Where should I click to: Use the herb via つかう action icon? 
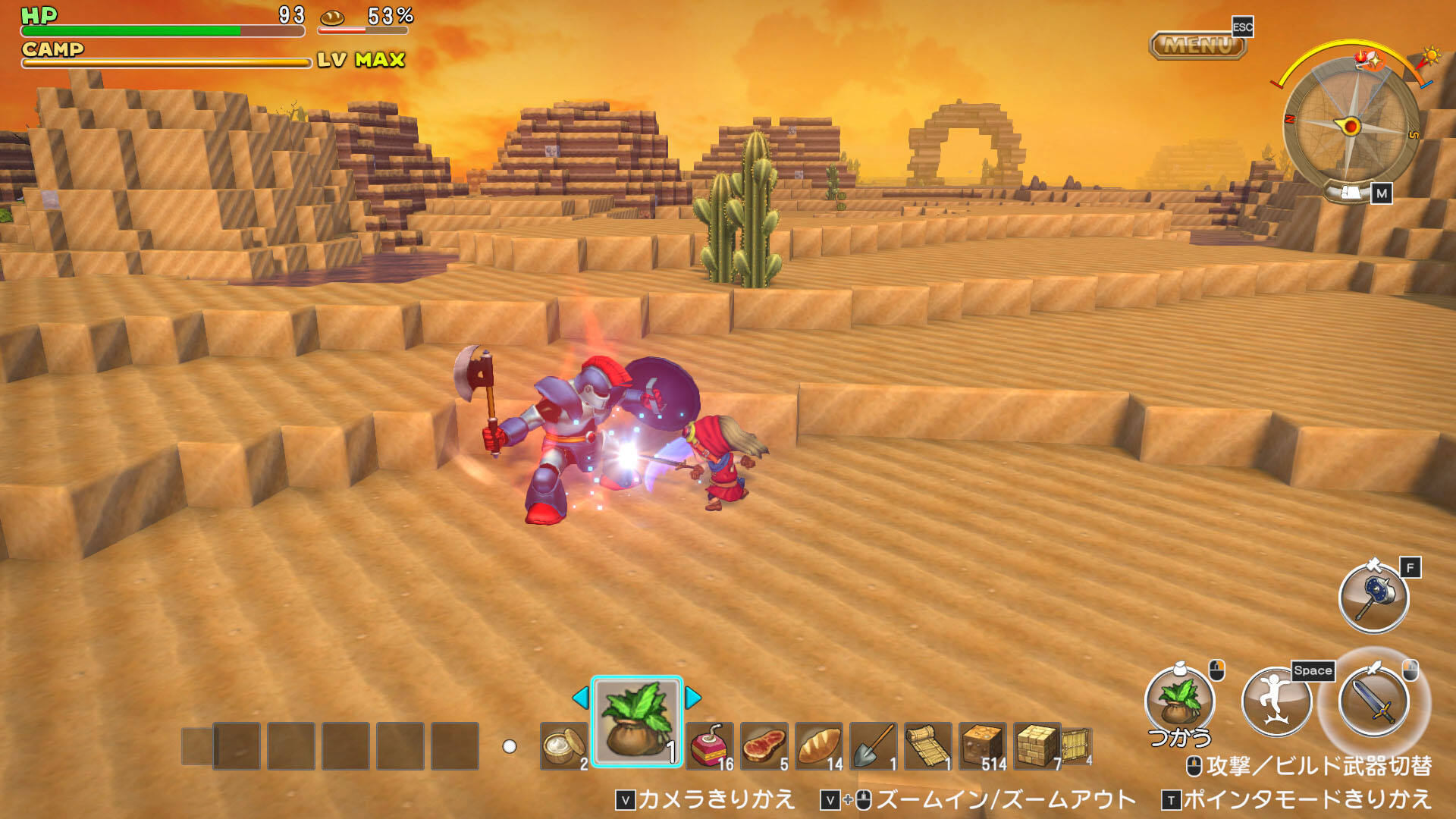(x=1179, y=703)
